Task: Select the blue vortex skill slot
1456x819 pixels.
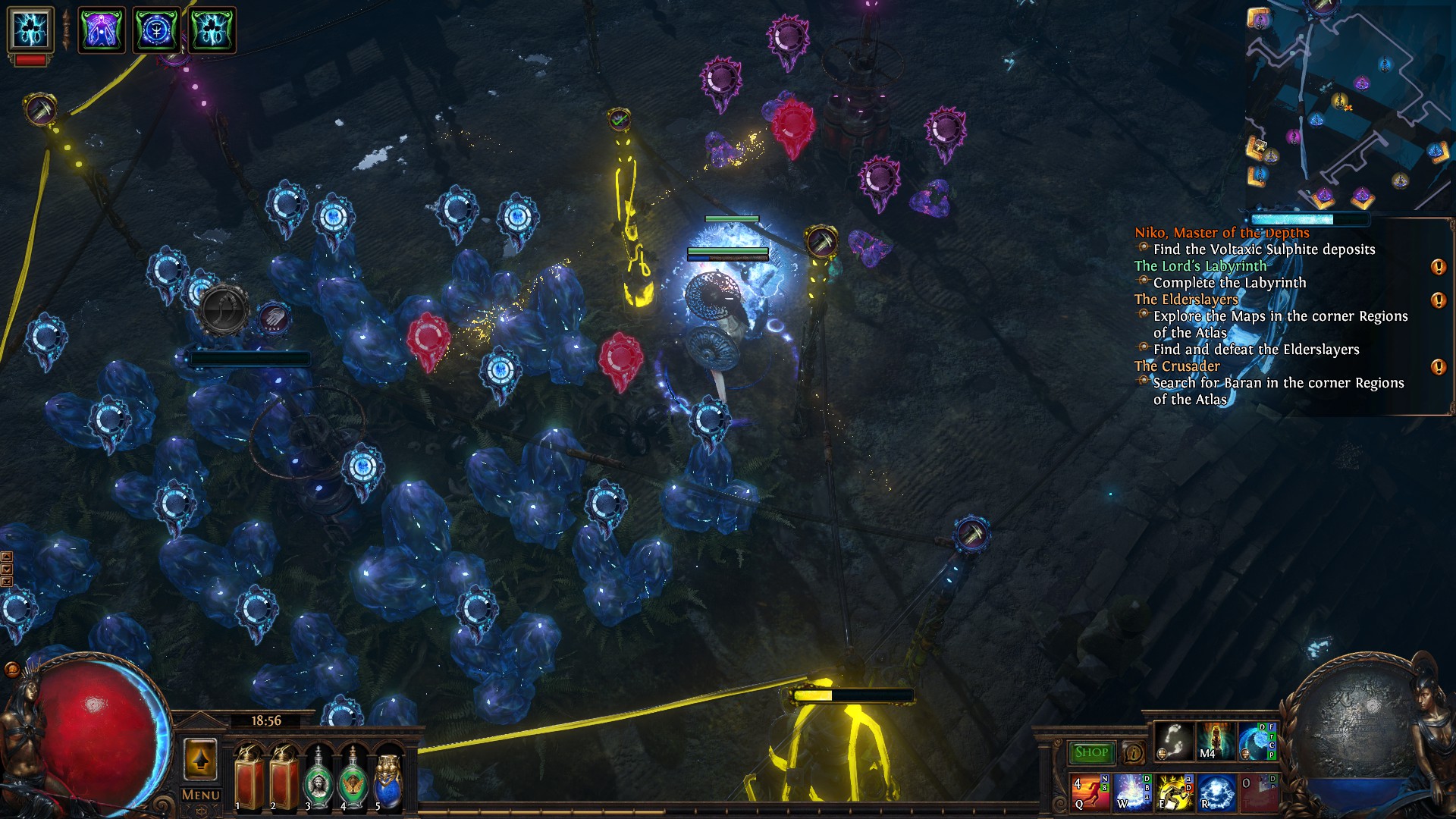Action: [1257, 741]
